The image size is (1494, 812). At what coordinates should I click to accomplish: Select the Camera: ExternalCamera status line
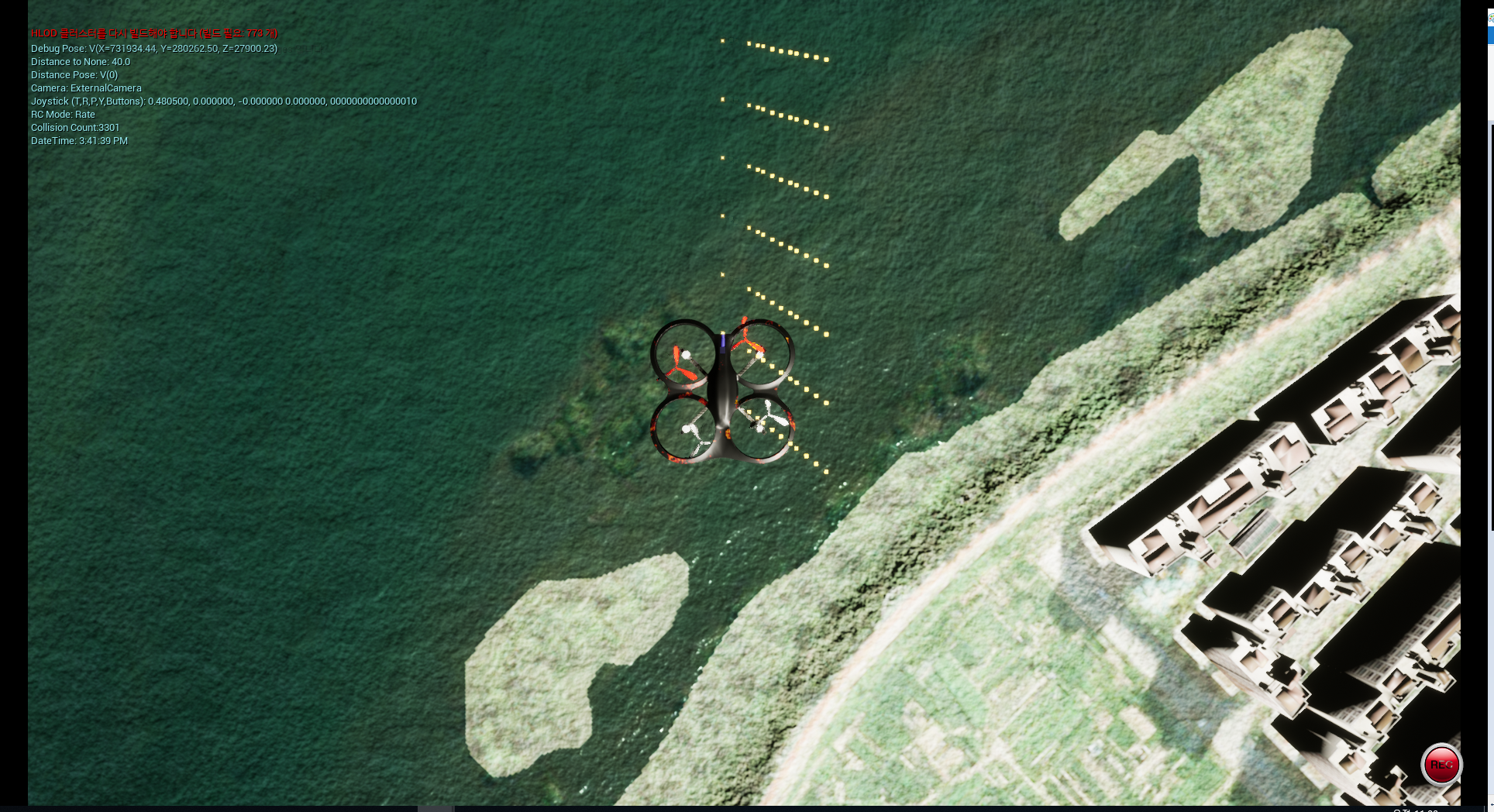85,88
